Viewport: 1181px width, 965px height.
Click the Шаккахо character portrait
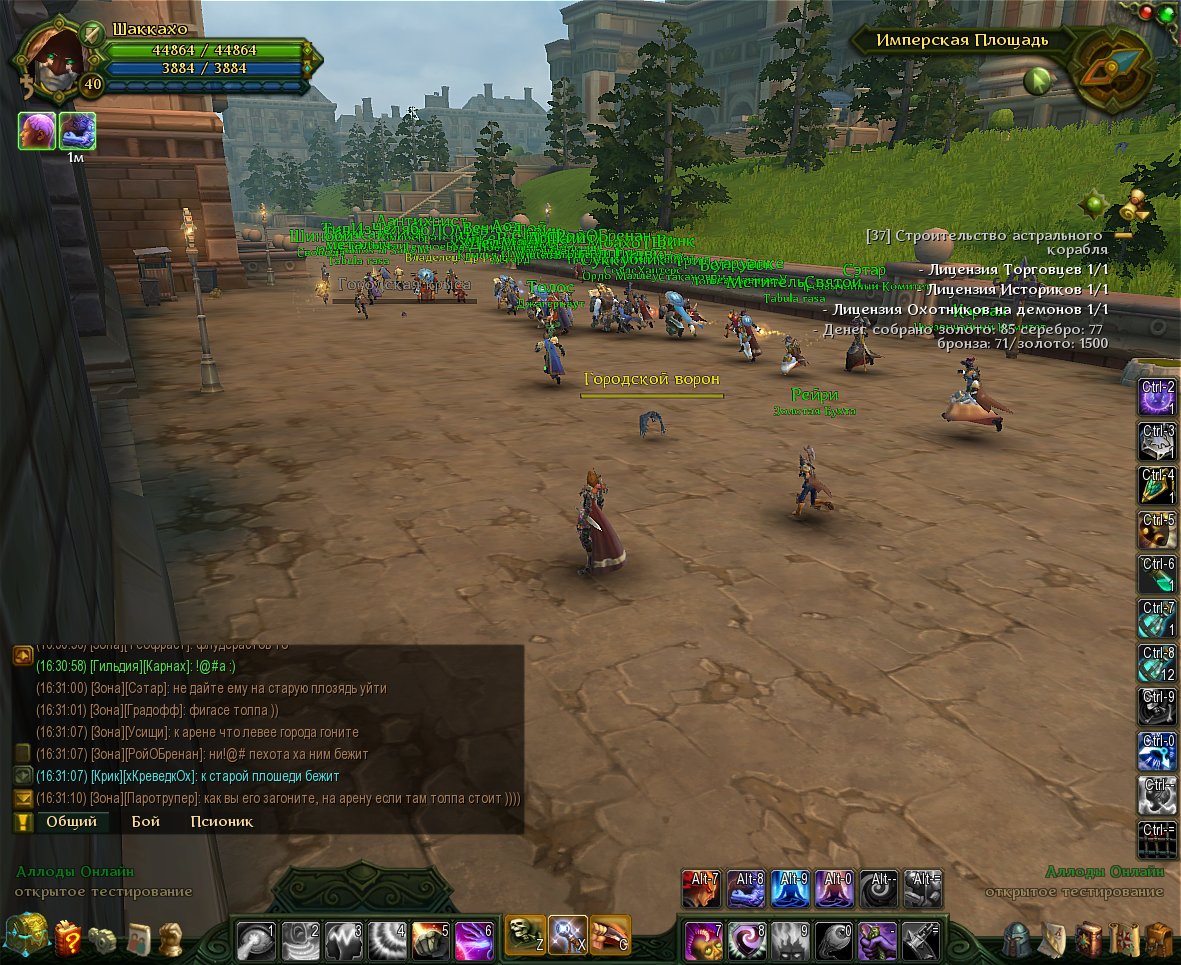click(x=50, y=58)
